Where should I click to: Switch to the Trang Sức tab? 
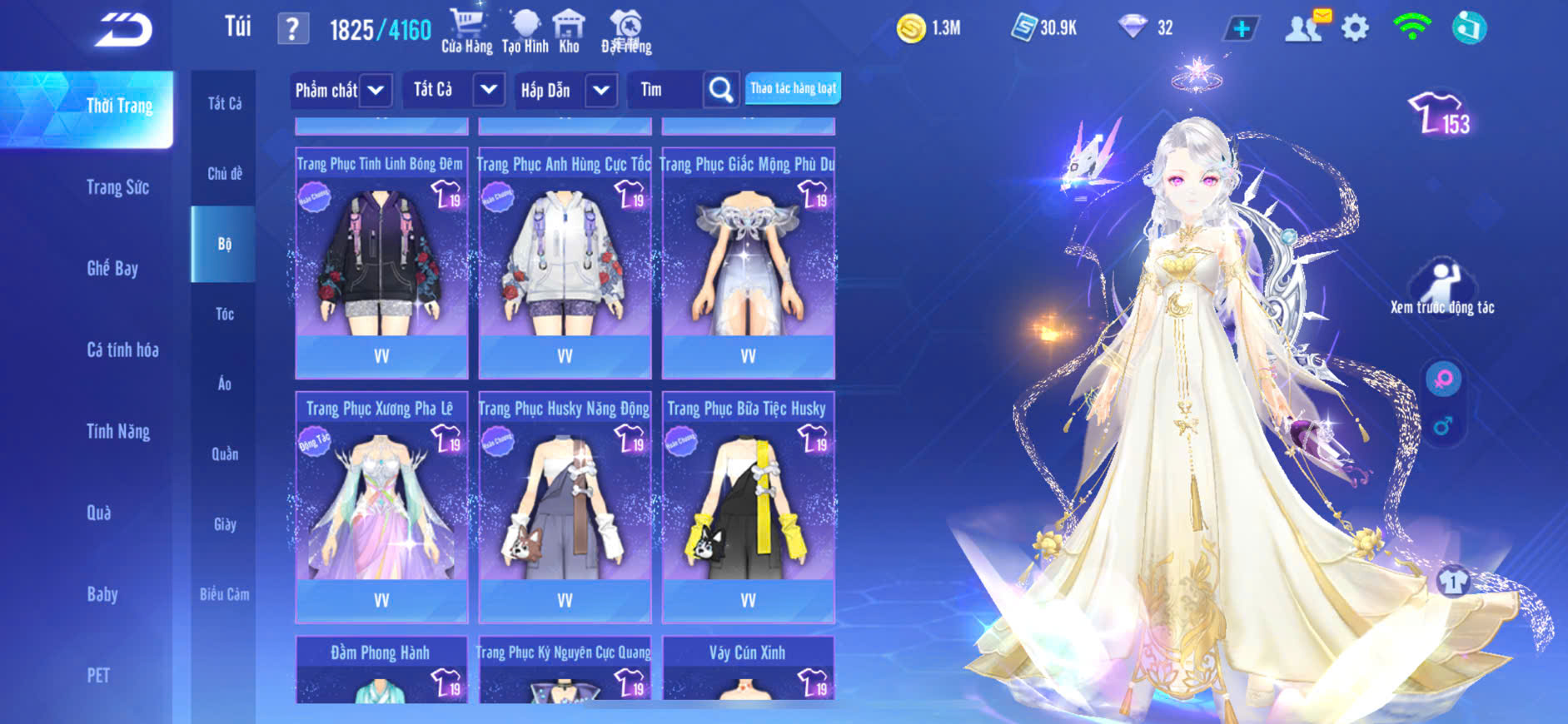(118, 187)
